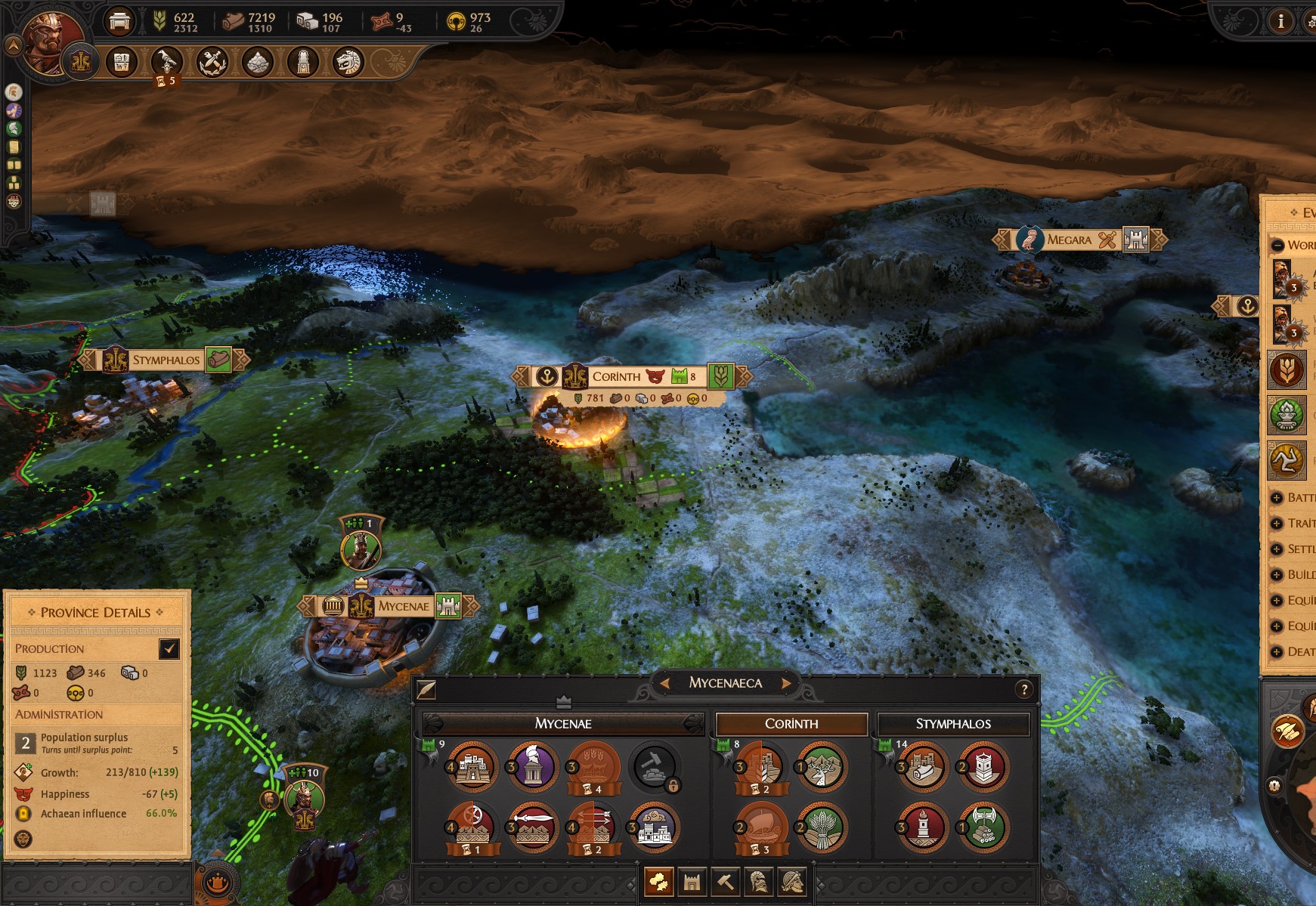Image resolution: width=1316 pixels, height=906 pixels.
Task: Open the missions scroll-and-sword icon
Action: coord(211,63)
